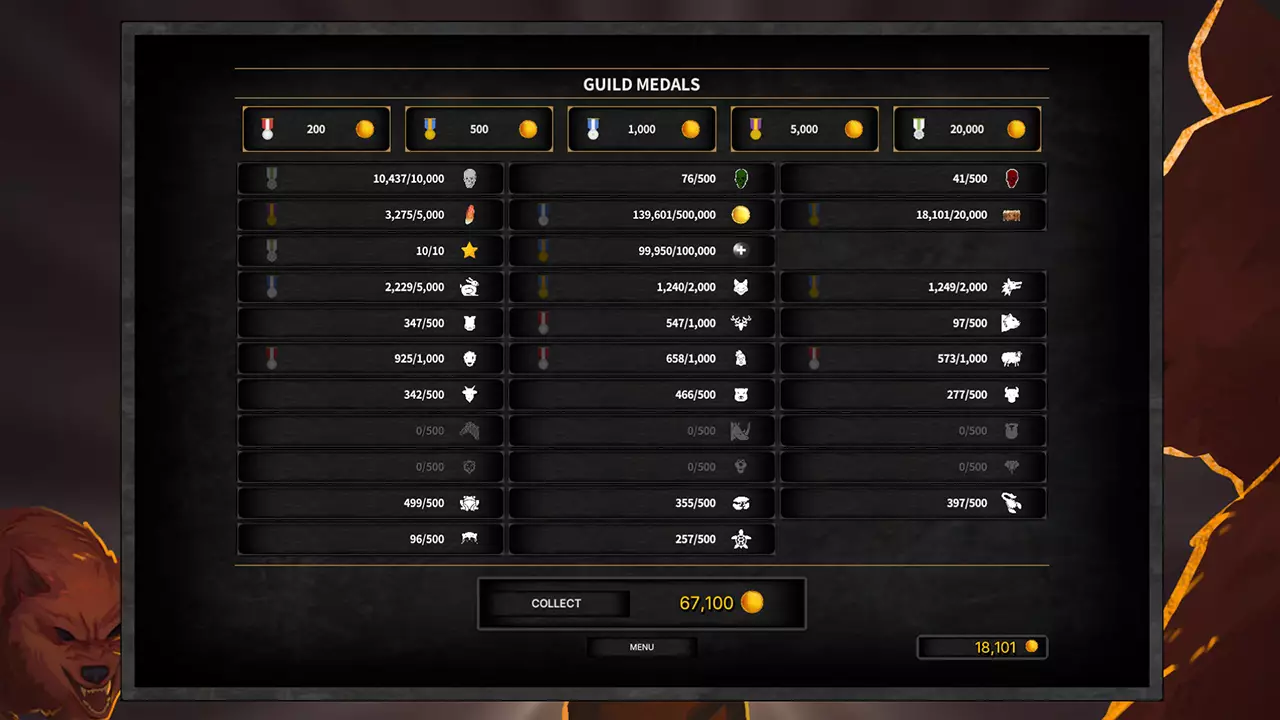
Task: Select the 10/10 star medal row
Action: pyautogui.click(x=370, y=251)
